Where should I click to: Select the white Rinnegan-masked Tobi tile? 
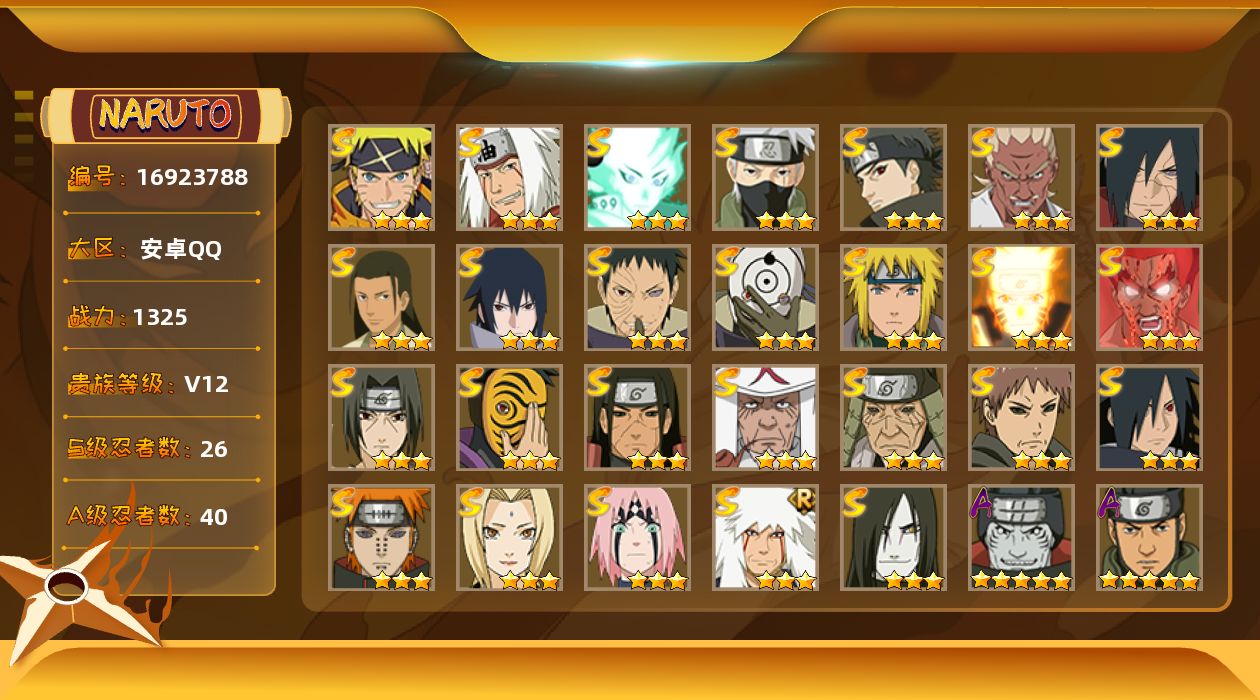[765, 297]
